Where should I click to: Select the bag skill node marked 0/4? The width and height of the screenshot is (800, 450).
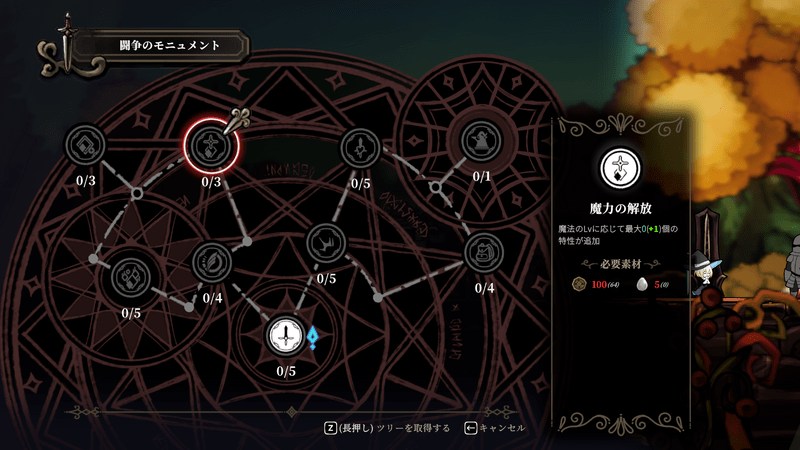483,253
